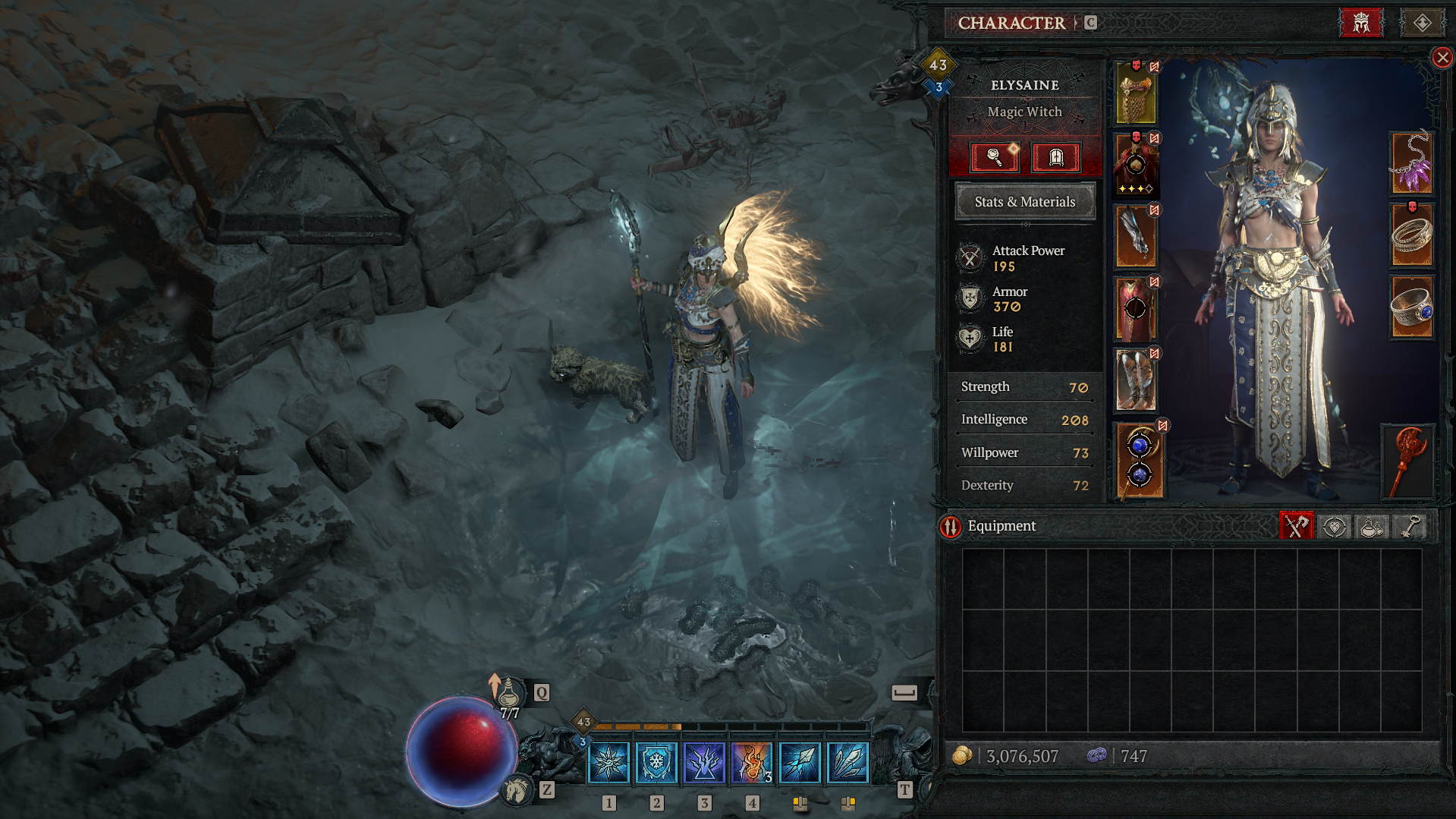Select the blue-gem ring slot
Viewport: 1456px width, 819px height.
(x=1411, y=307)
